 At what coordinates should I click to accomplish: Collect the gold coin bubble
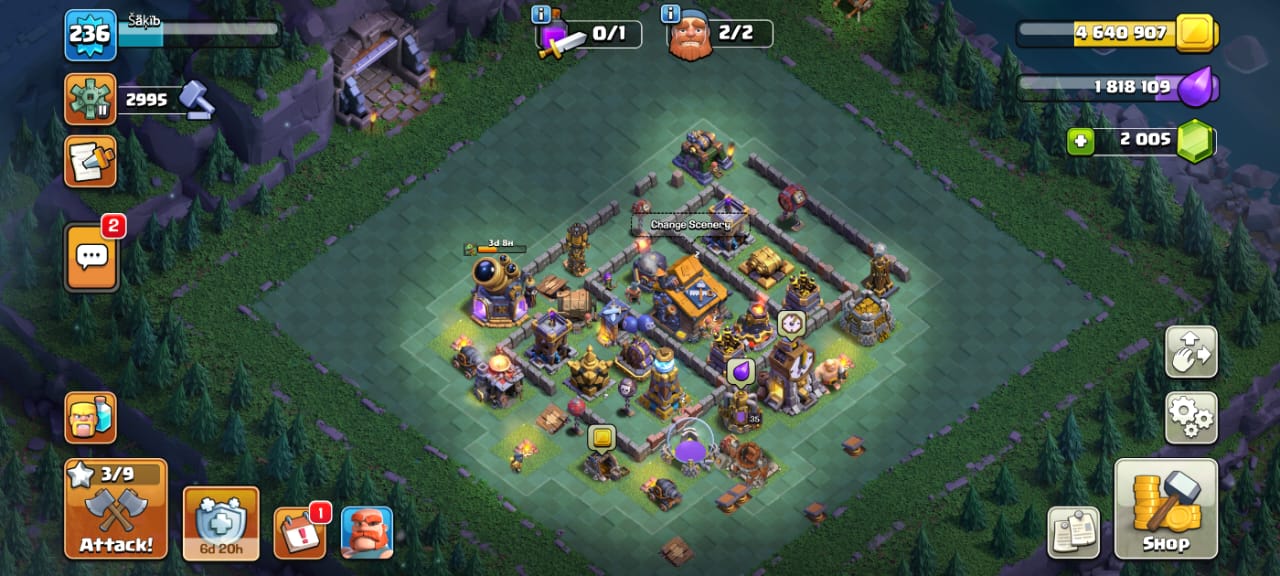[601, 438]
